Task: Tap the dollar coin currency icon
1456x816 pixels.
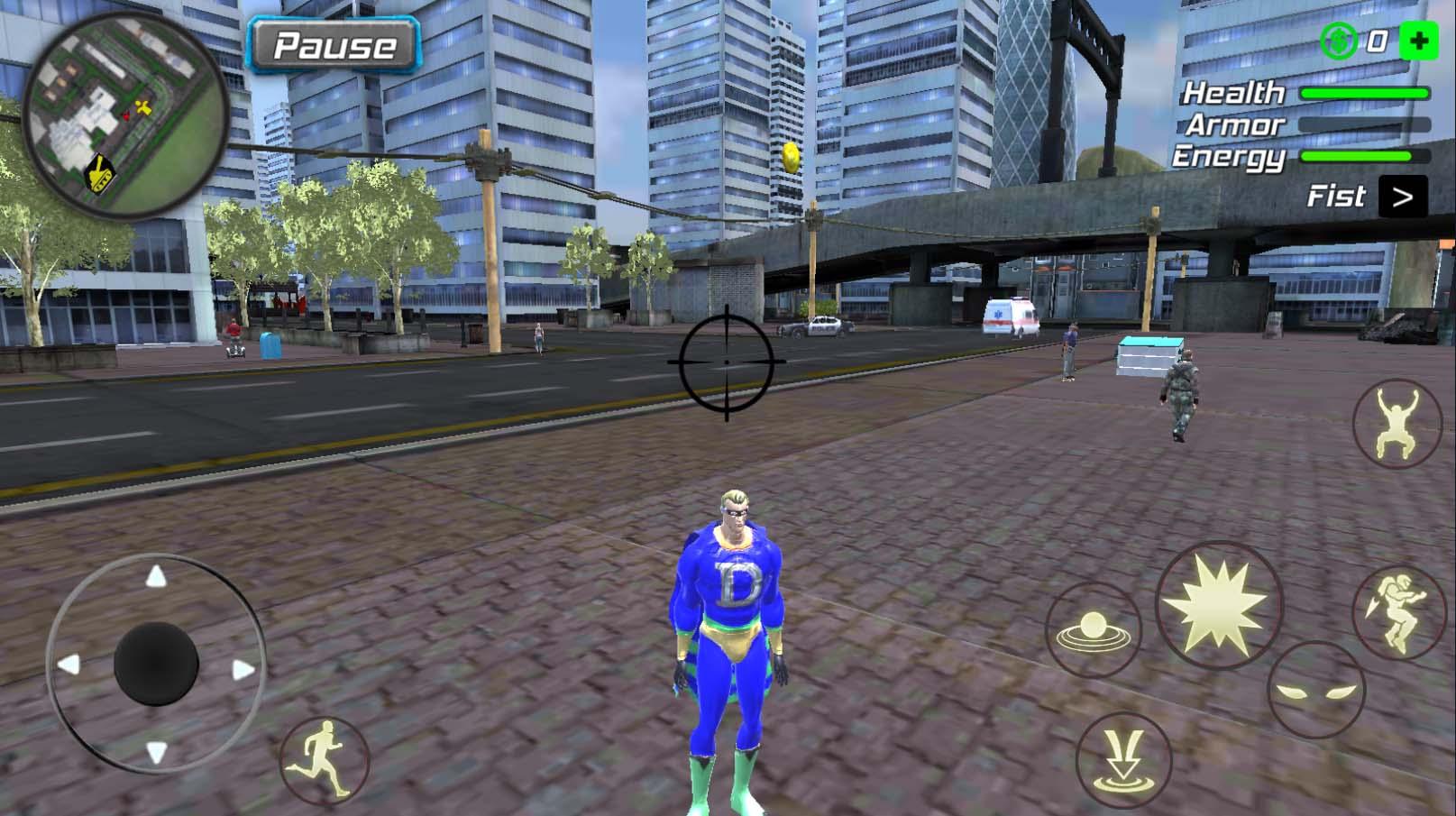Action: coord(1338,41)
